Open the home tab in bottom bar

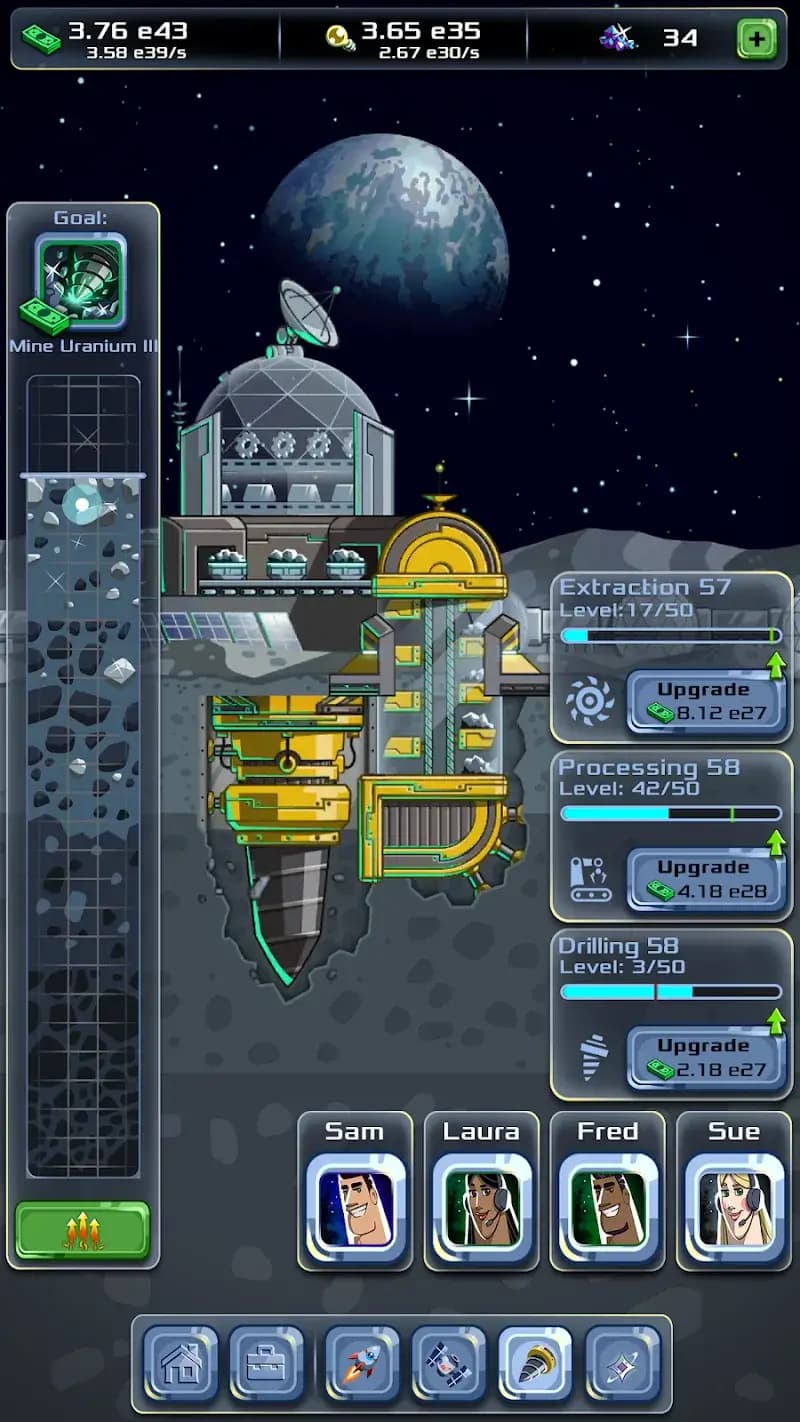180,1362
